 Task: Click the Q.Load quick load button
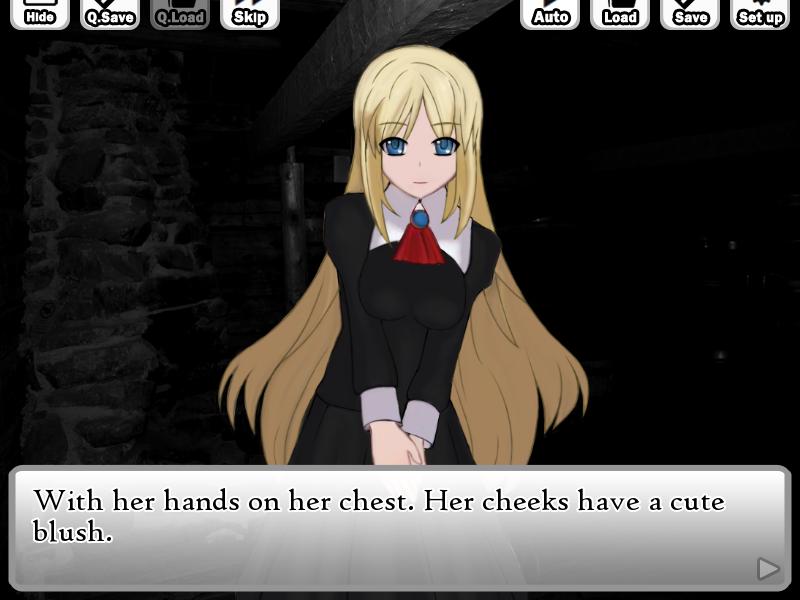point(180,14)
